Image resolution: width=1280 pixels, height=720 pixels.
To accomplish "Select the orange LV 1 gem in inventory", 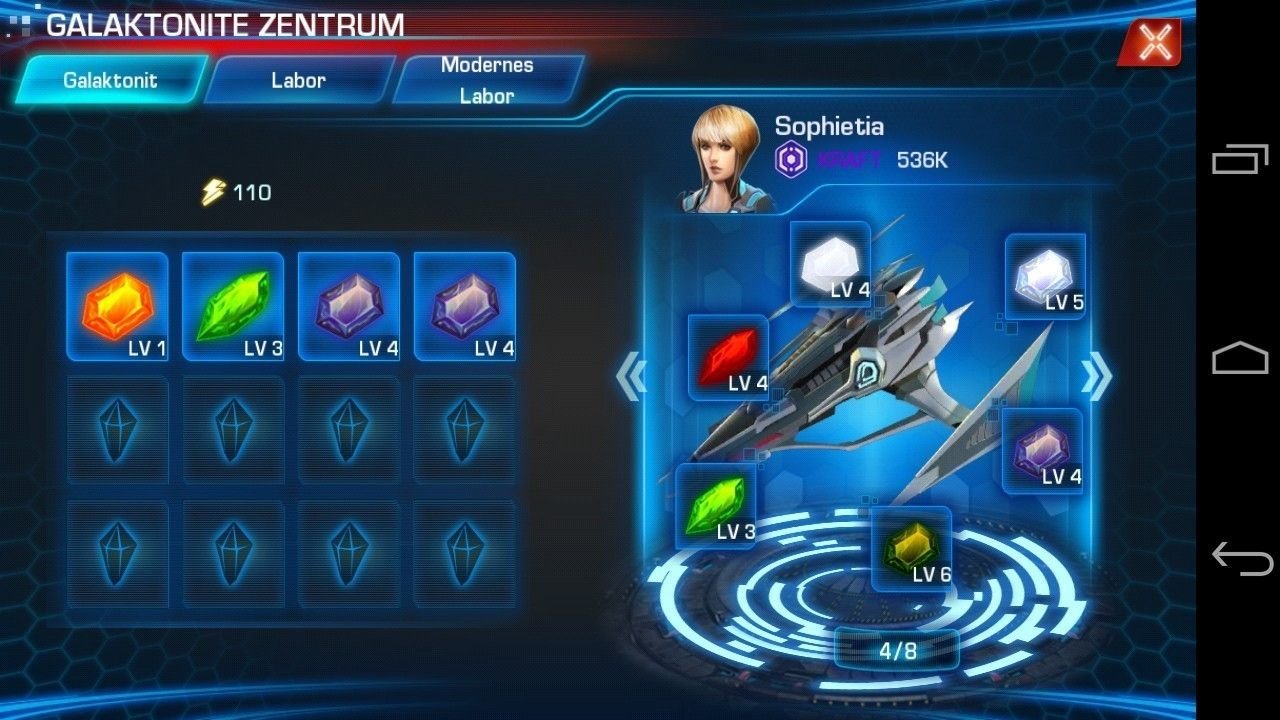I will (117, 306).
